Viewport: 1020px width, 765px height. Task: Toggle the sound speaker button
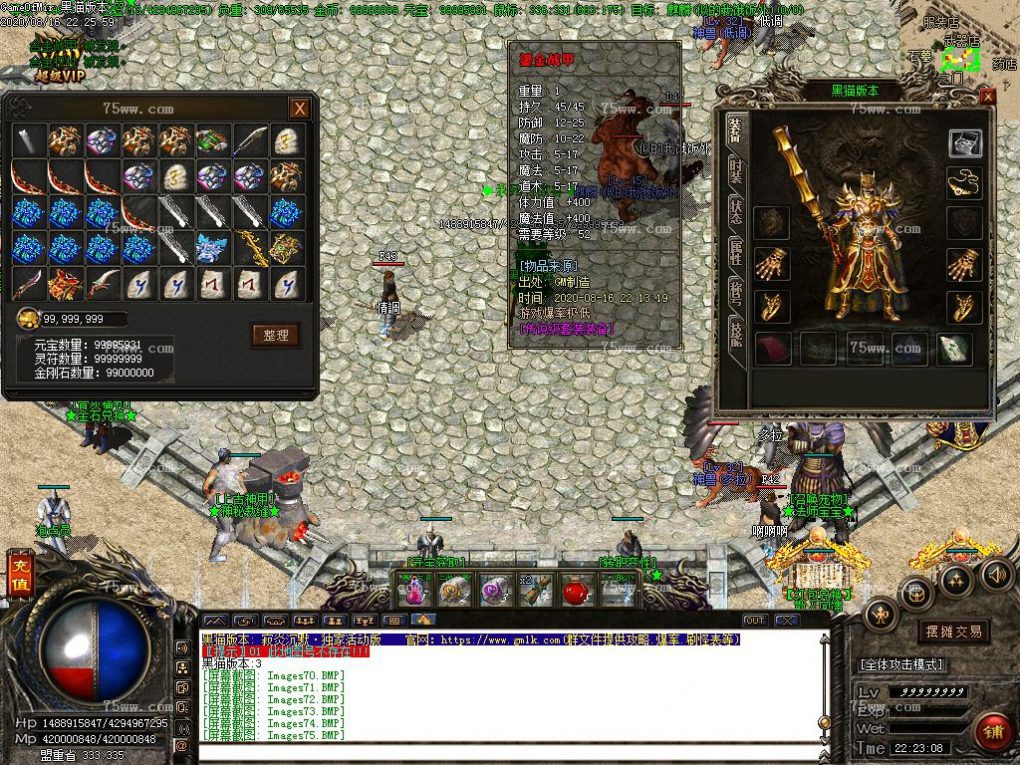coord(994,575)
